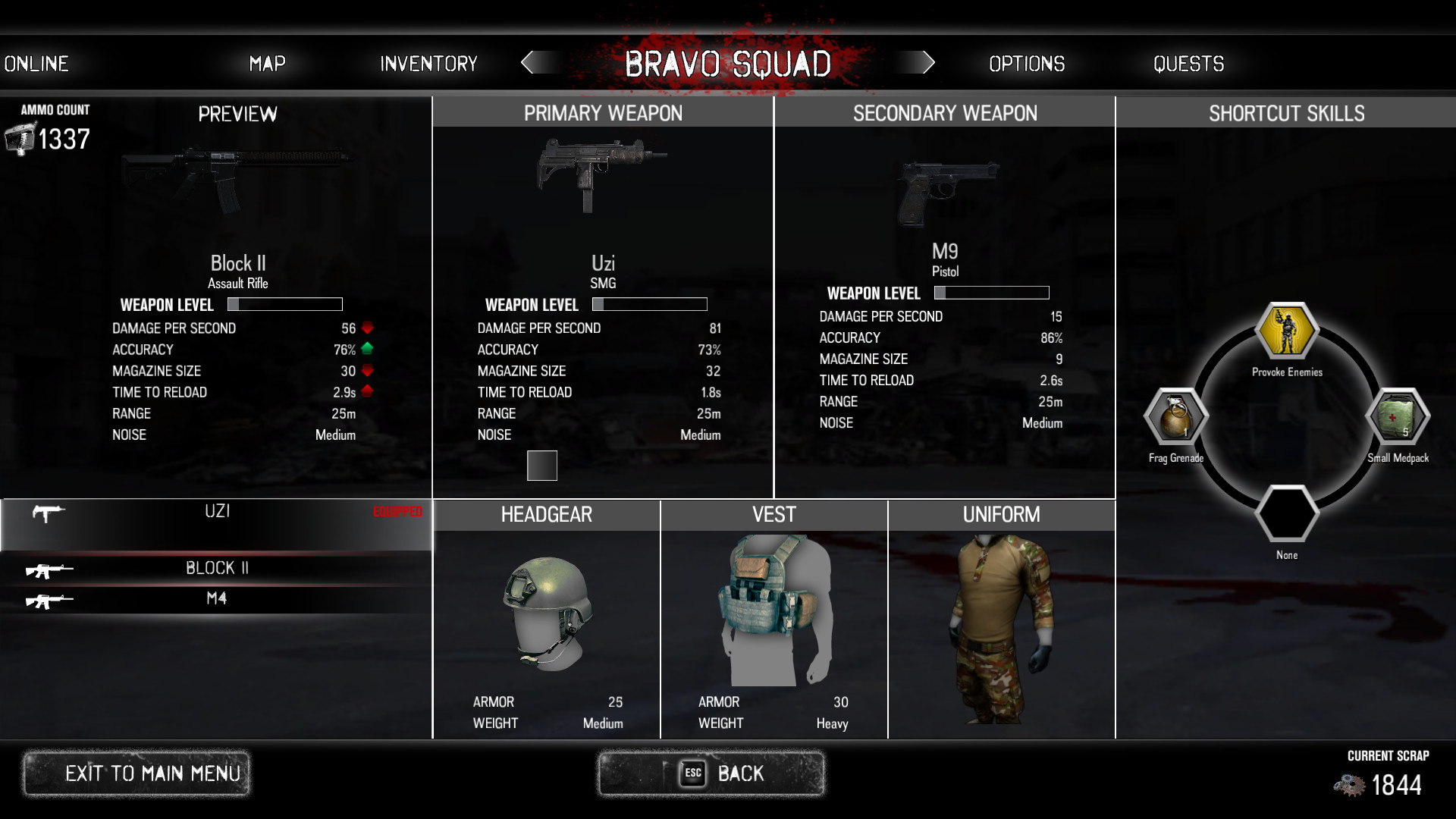Screen dimensions: 1456x819
Task: Switch to the Inventory tab
Action: (x=428, y=64)
